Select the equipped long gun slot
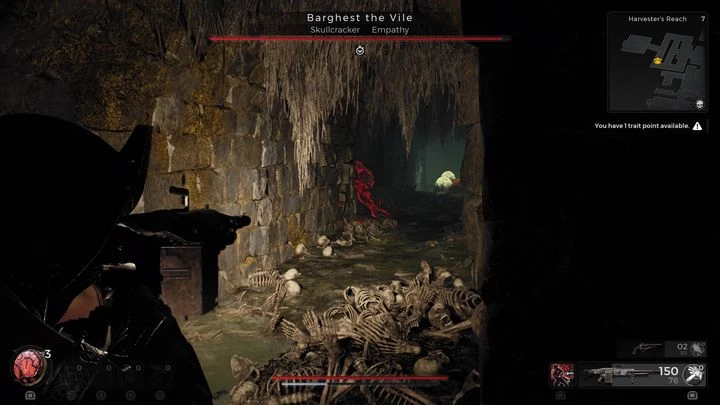The height and width of the screenshot is (405, 720). point(611,374)
